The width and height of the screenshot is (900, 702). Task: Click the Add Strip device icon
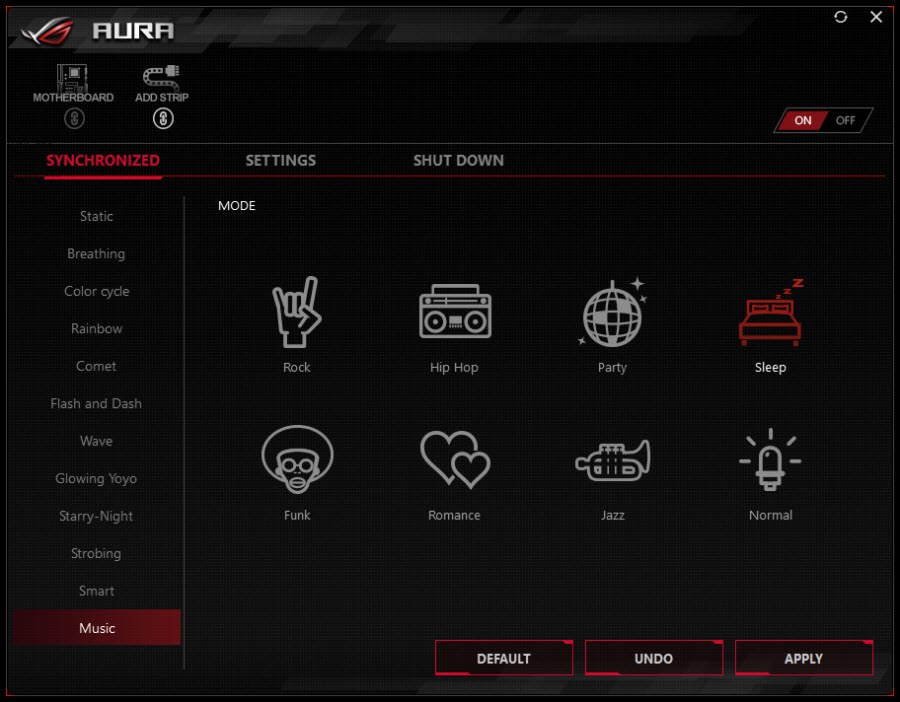[x=162, y=78]
